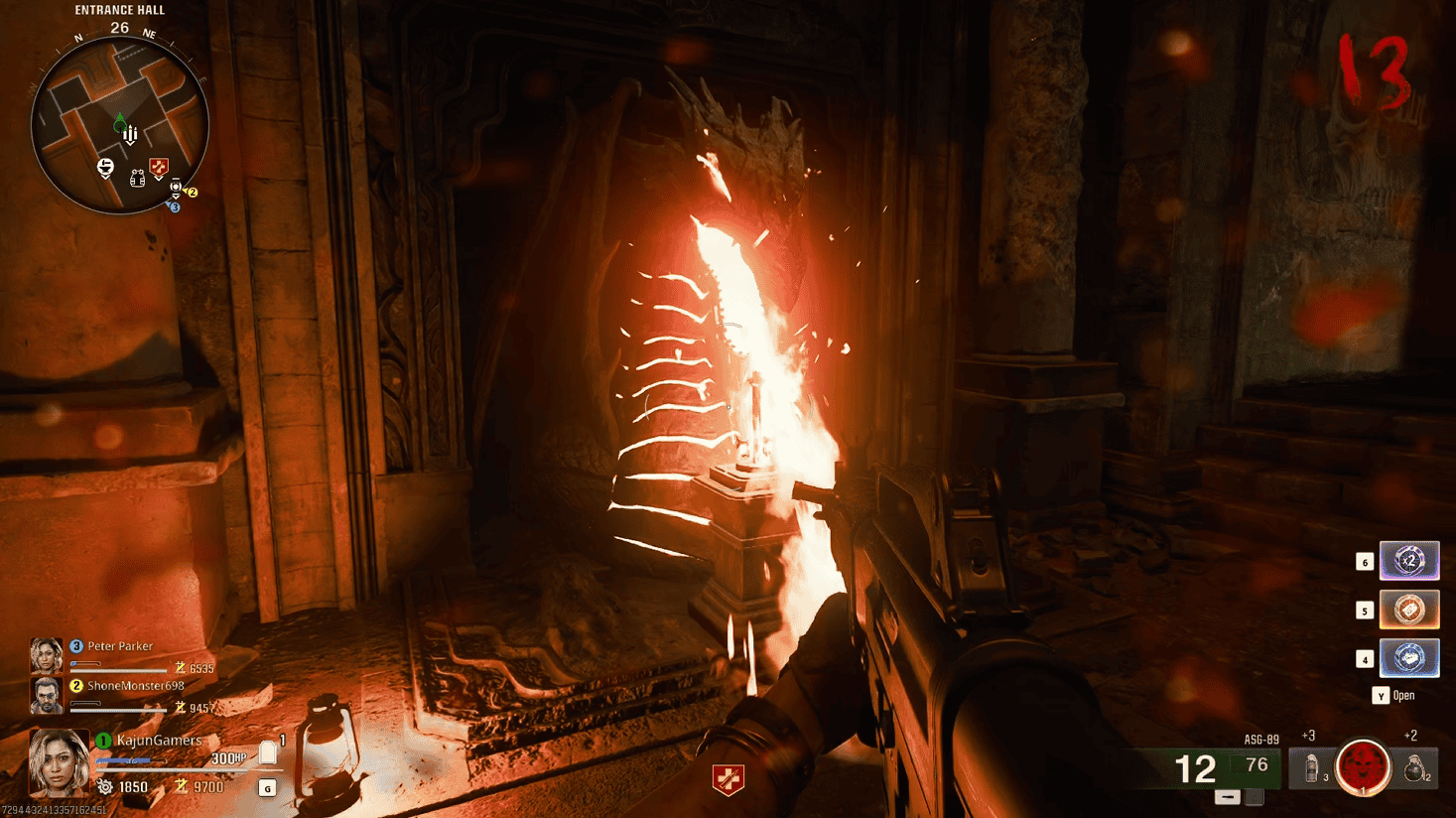Select the x2 Double Points gobblegum in slot 6

(1408, 560)
